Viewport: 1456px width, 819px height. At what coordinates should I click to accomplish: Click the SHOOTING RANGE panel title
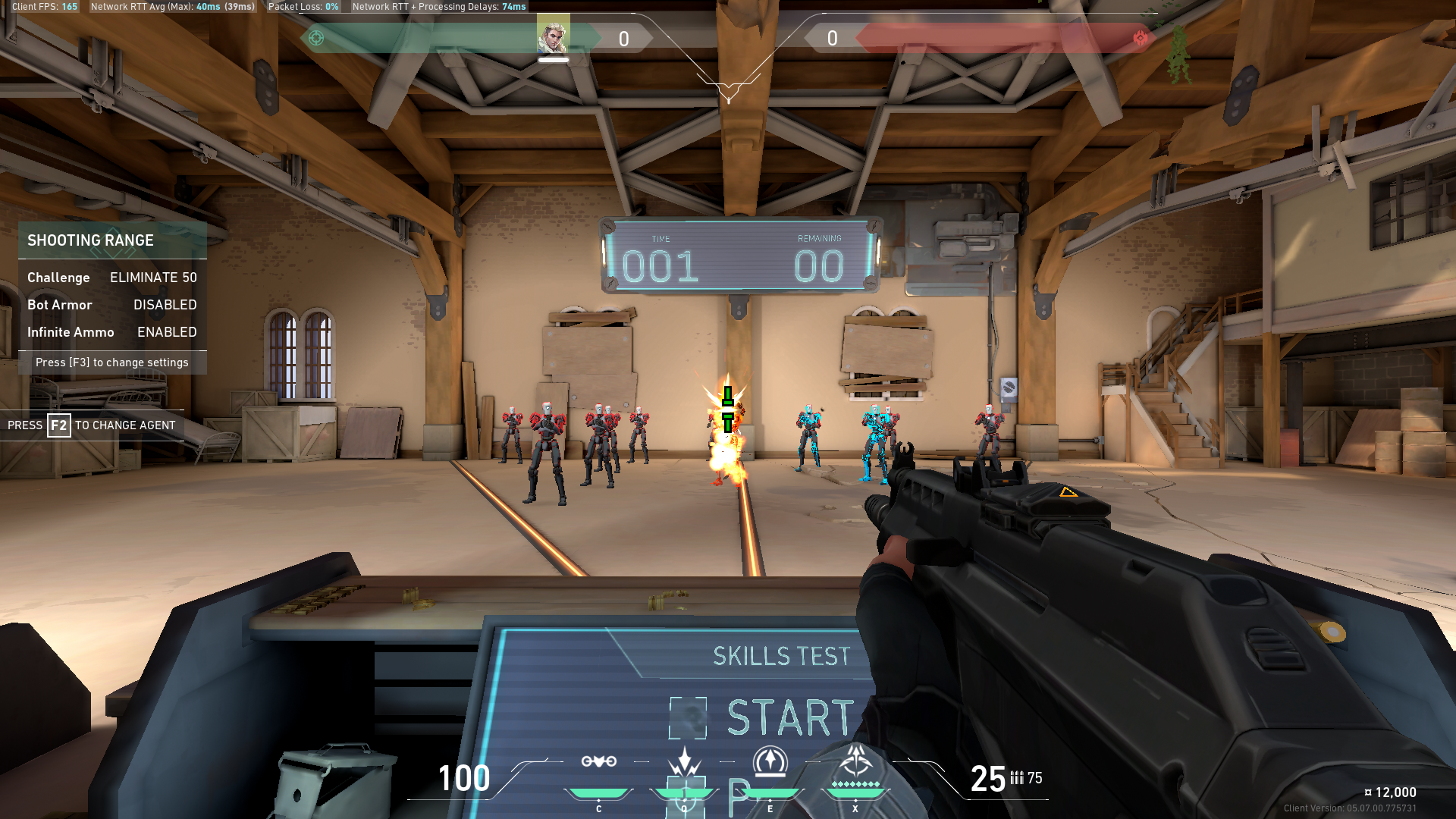90,240
